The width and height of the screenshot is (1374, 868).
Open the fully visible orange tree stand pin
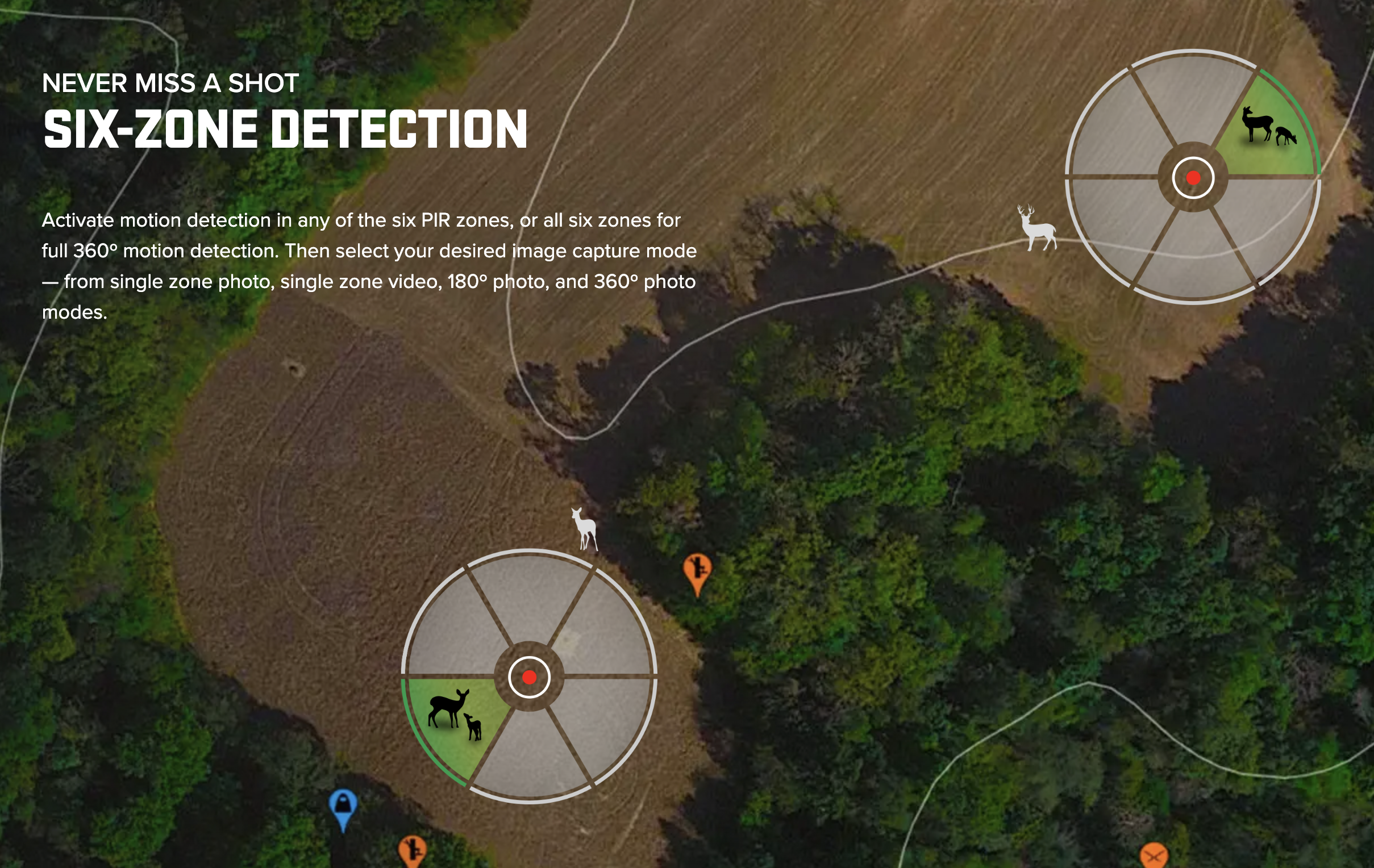click(697, 571)
